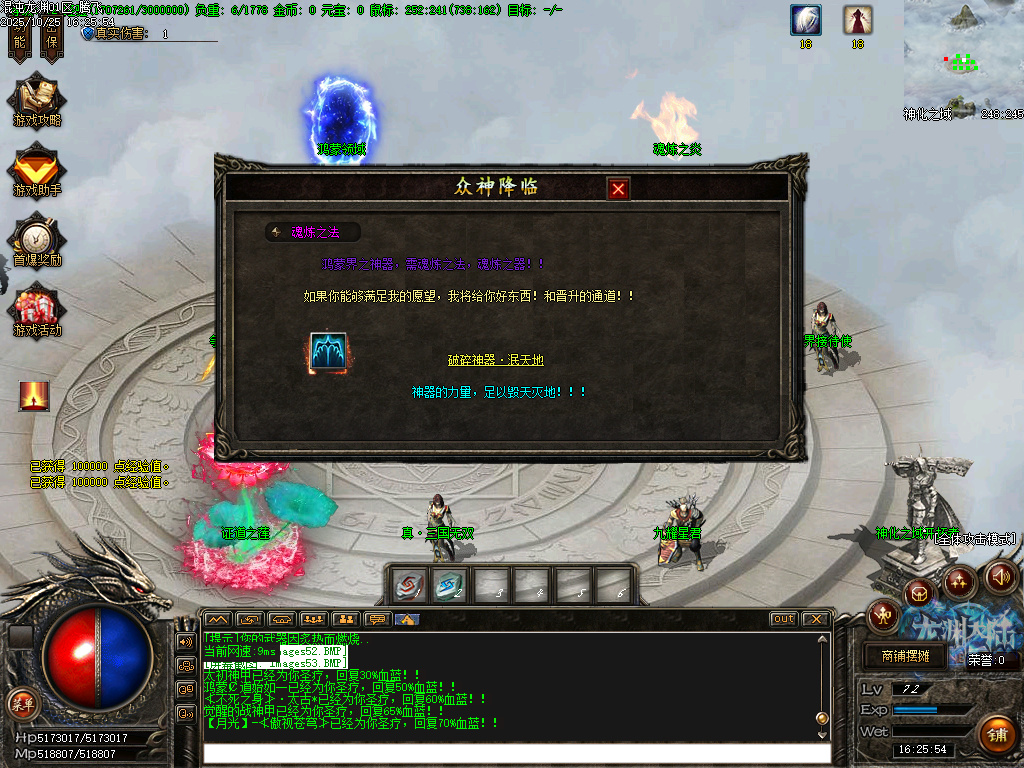Use the red swirl stone in hotbar slot 1
The height and width of the screenshot is (768, 1024).
pos(409,586)
